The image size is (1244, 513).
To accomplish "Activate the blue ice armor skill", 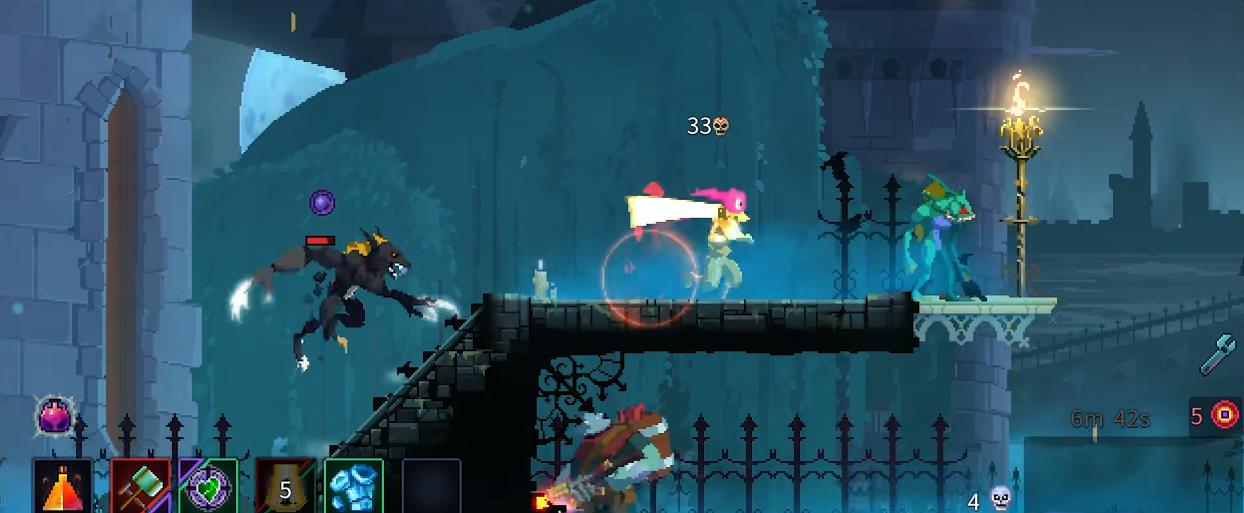I will (354, 487).
